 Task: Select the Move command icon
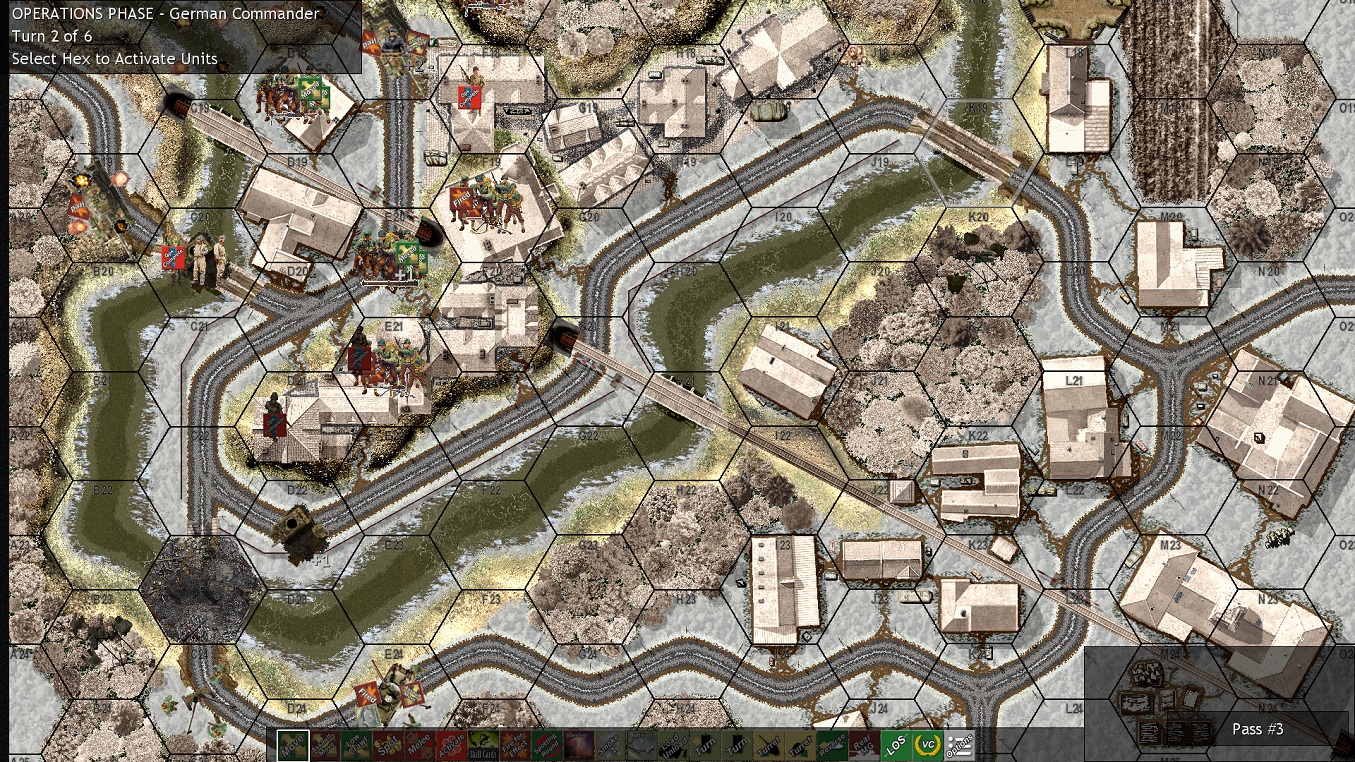(294, 745)
